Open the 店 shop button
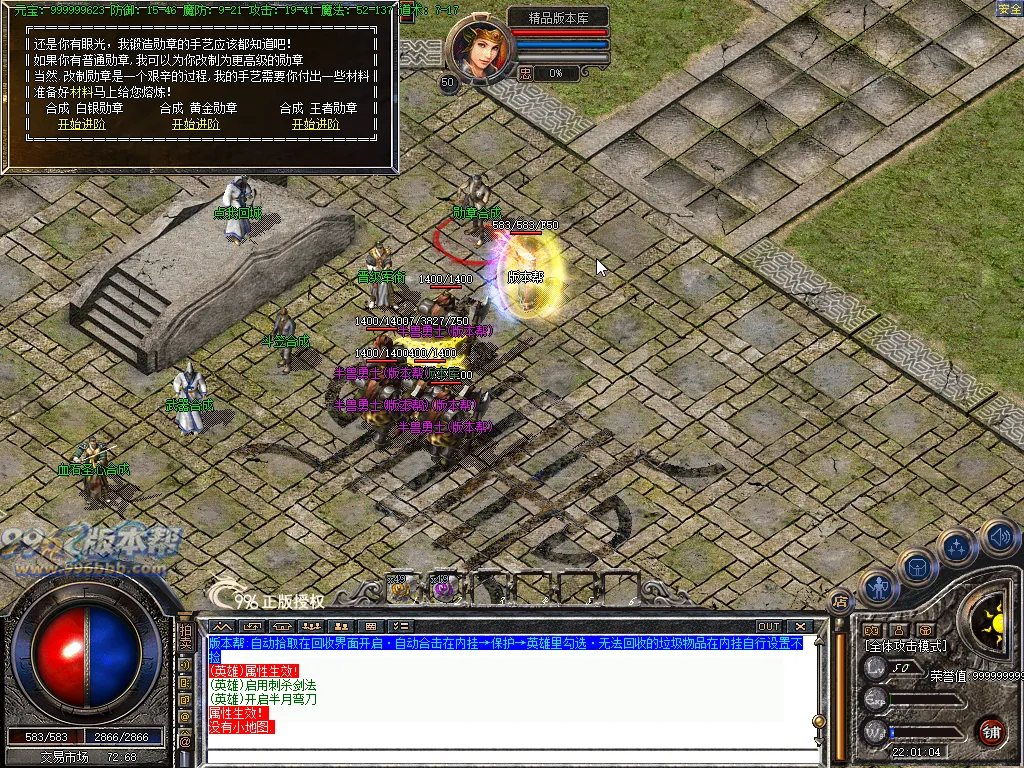Viewport: 1024px width, 768px height. point(840,601)
